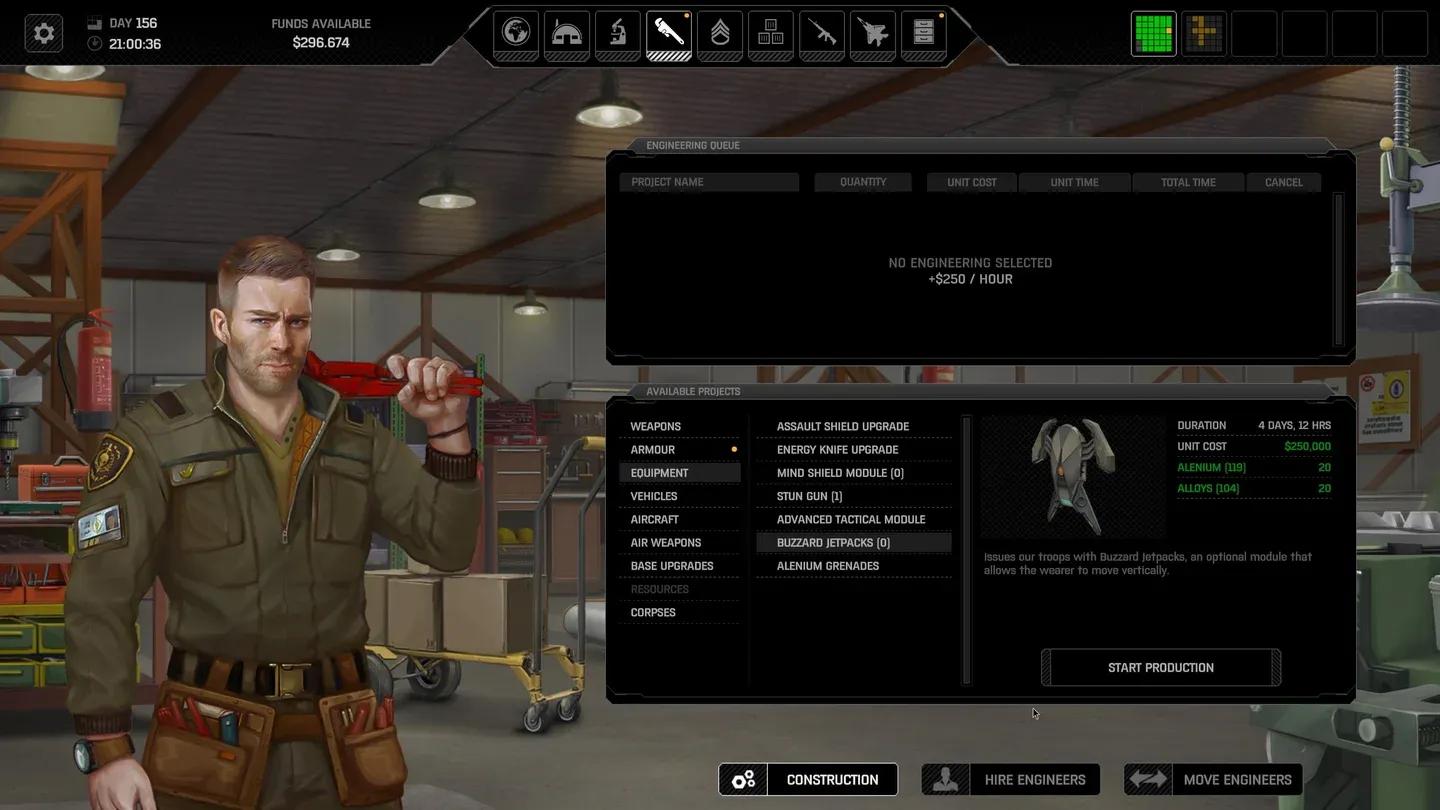Select the green base grid thumbnail
Screen dimensions: 1440x810
(x=1153, y=33)
